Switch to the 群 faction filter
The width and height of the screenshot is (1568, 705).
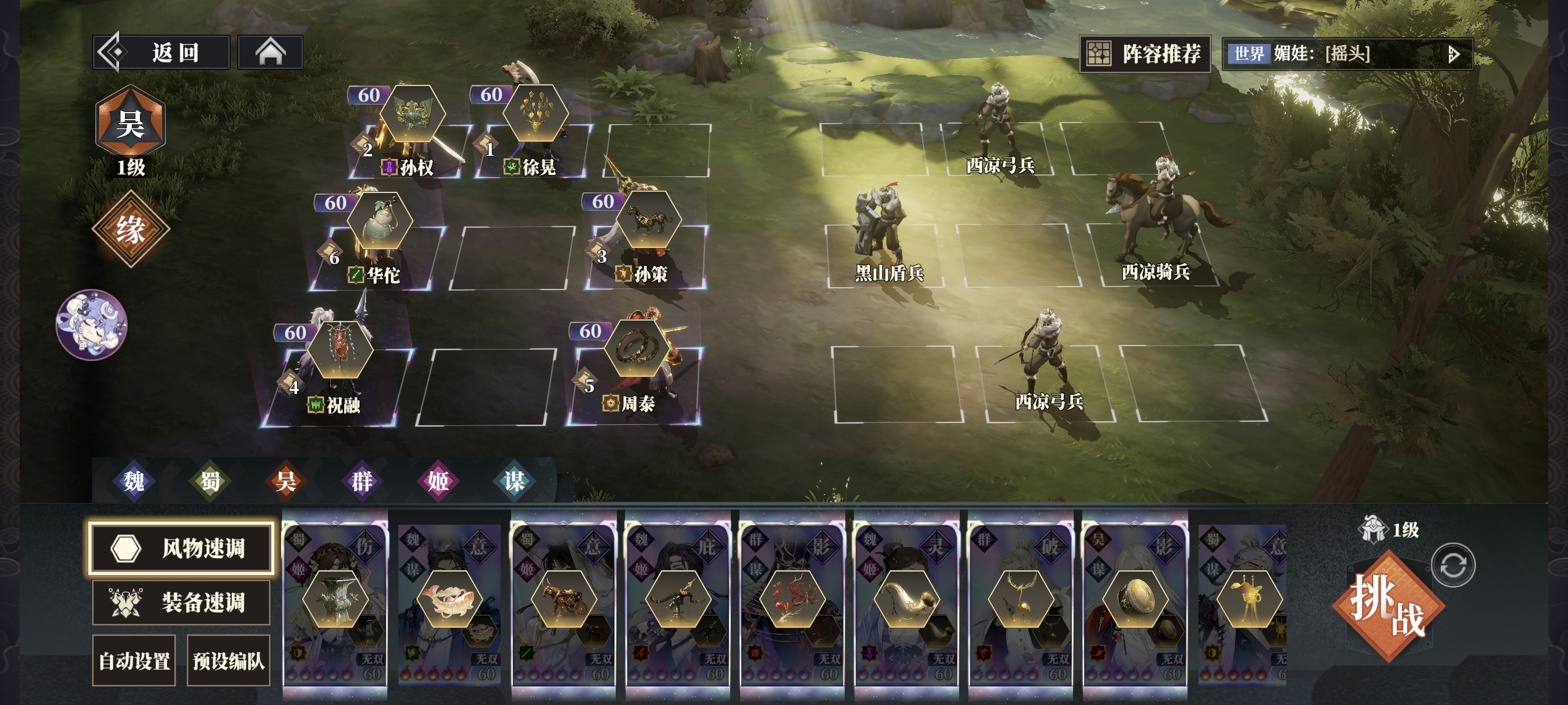[x=362, y=481]
